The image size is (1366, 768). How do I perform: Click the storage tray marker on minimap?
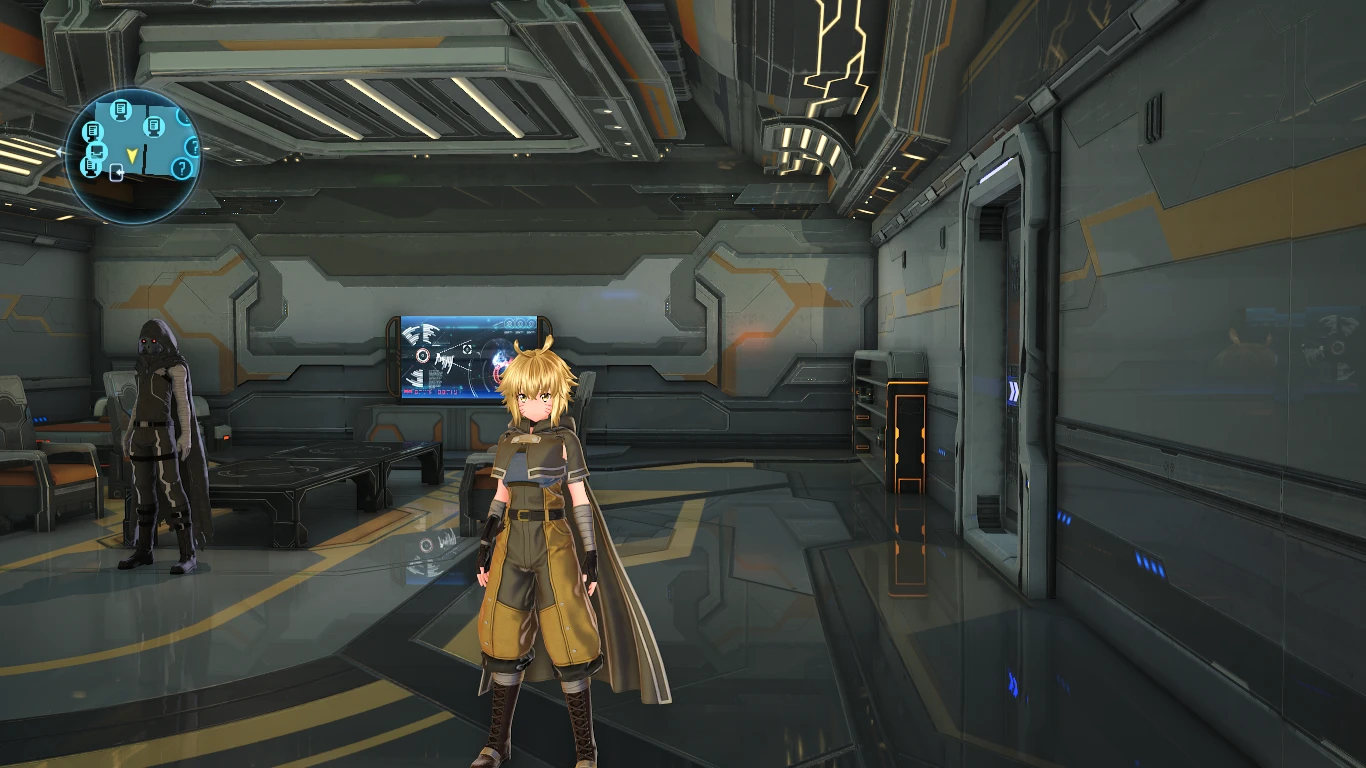click(x=97, y=151)
